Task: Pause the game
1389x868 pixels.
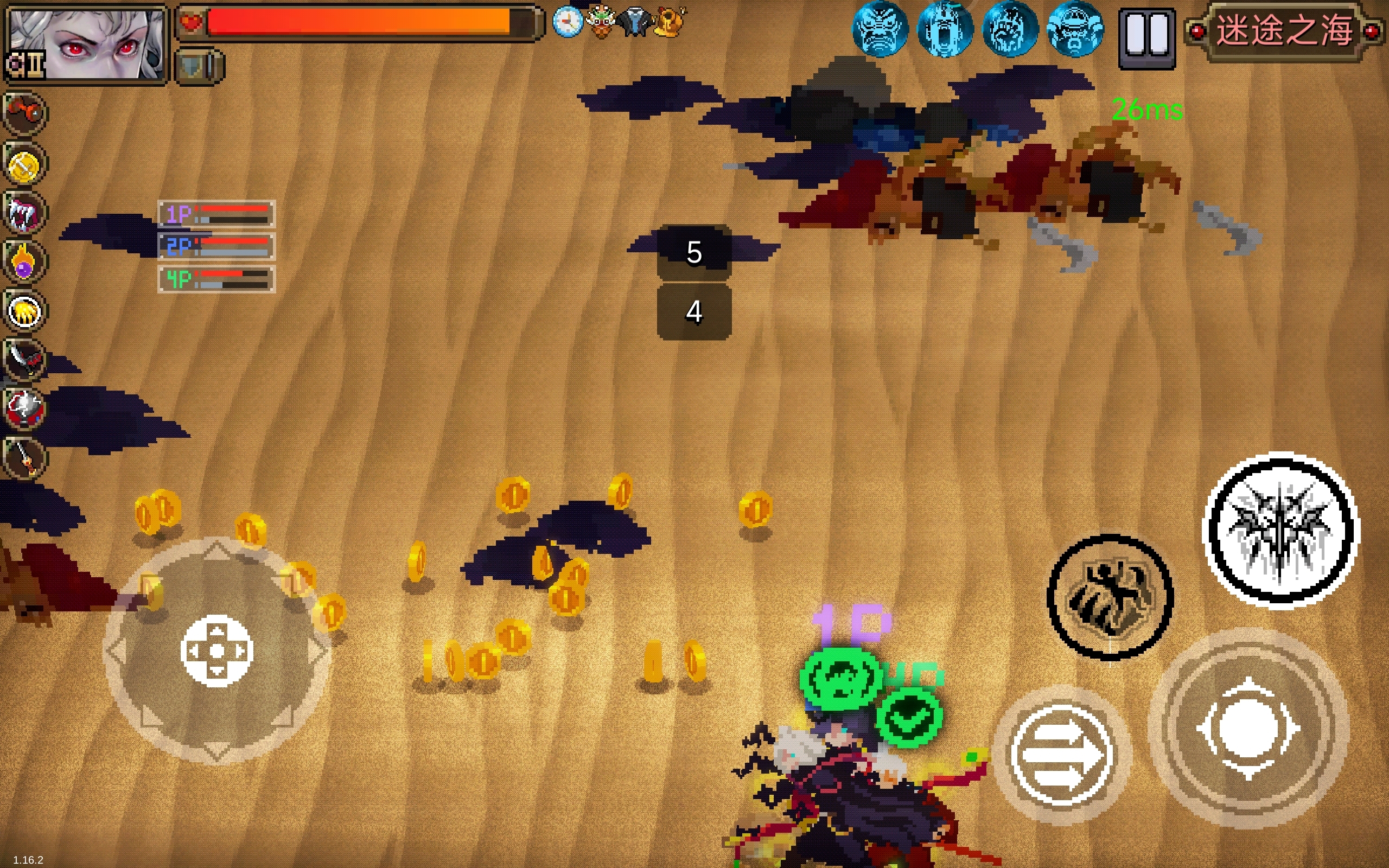Action: [1147, 38]
